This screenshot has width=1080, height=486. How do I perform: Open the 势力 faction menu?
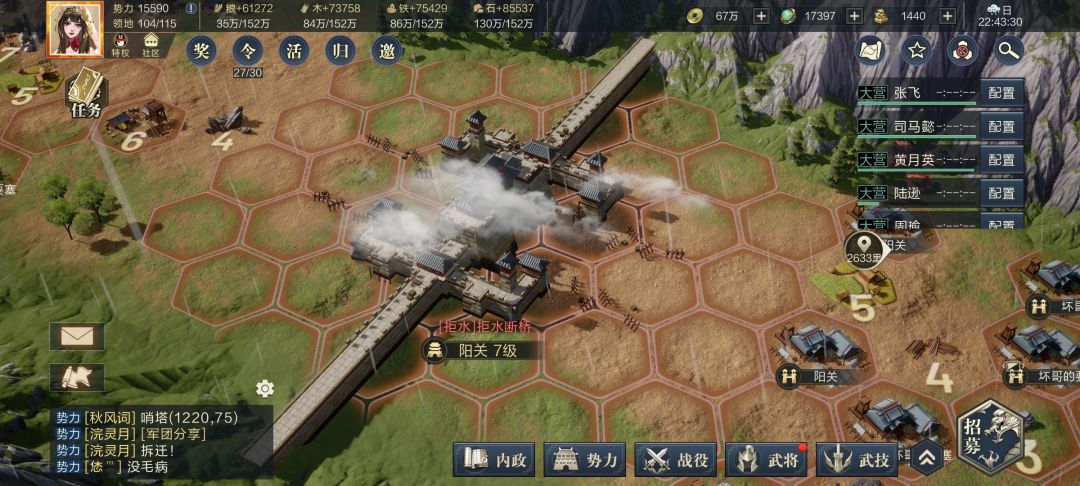[585, 461]
